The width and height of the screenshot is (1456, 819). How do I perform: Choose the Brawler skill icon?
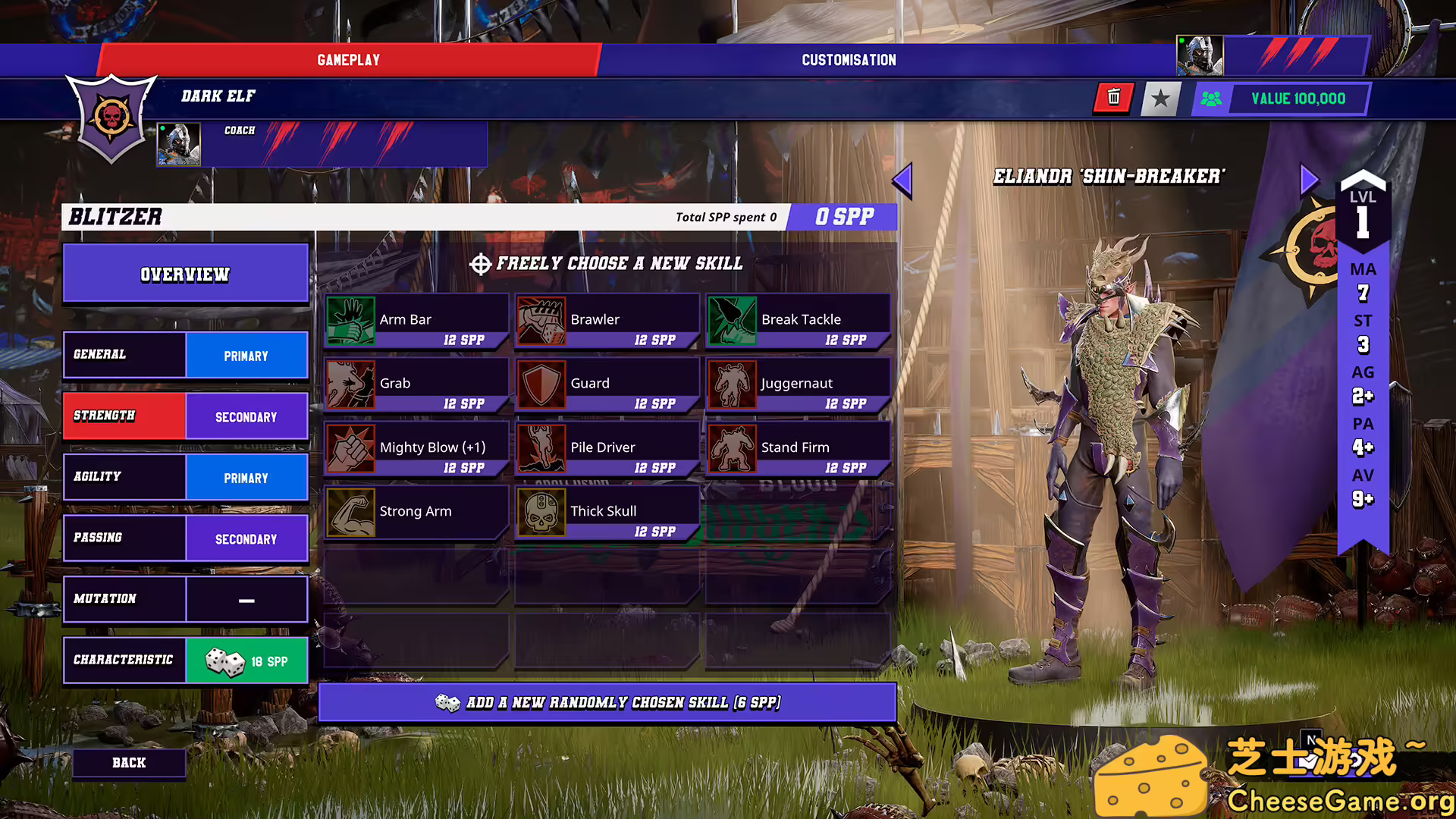tap(541, 318)
